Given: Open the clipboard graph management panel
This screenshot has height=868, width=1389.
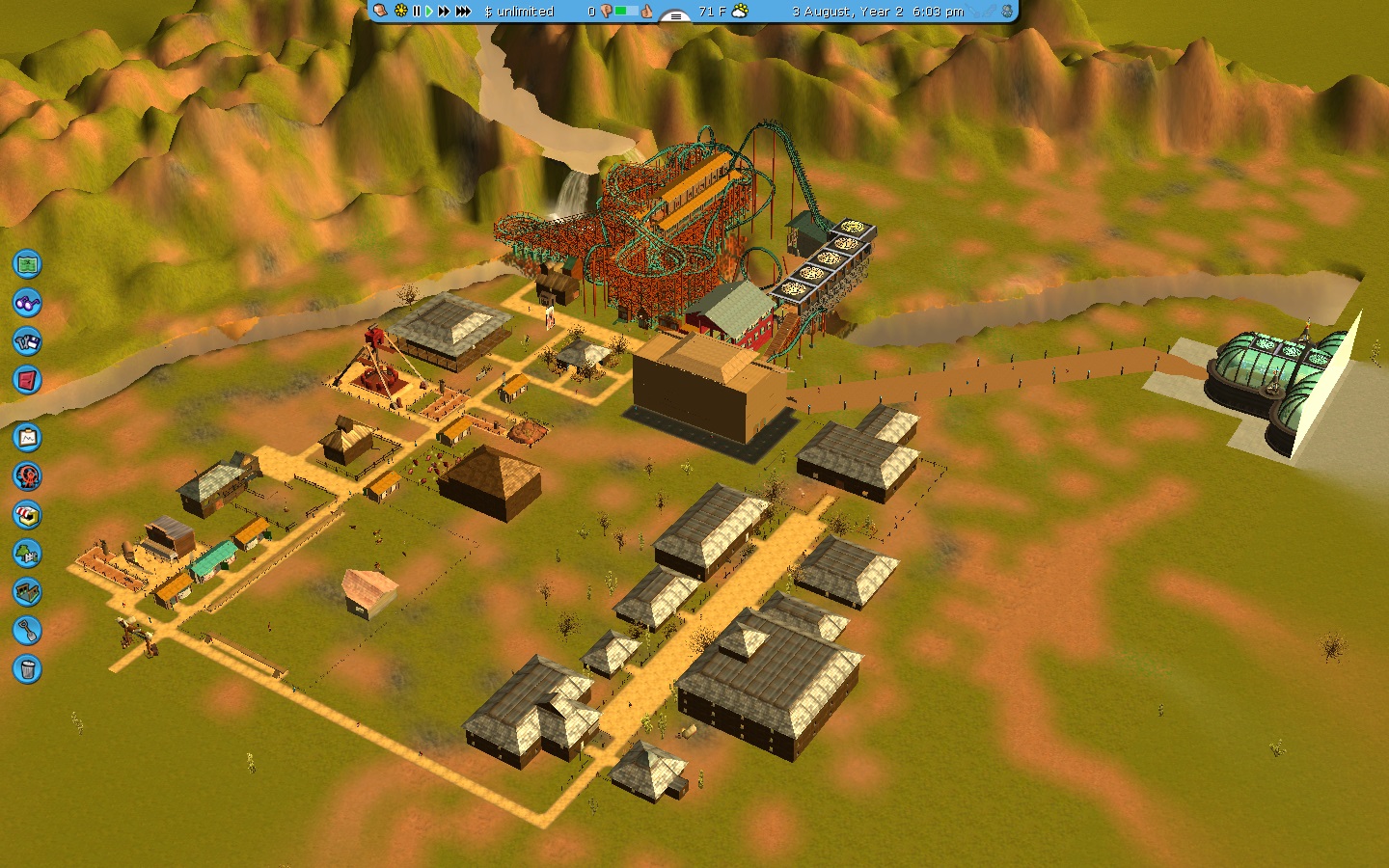Looking at the screenshot, I should tap(27, 438).
